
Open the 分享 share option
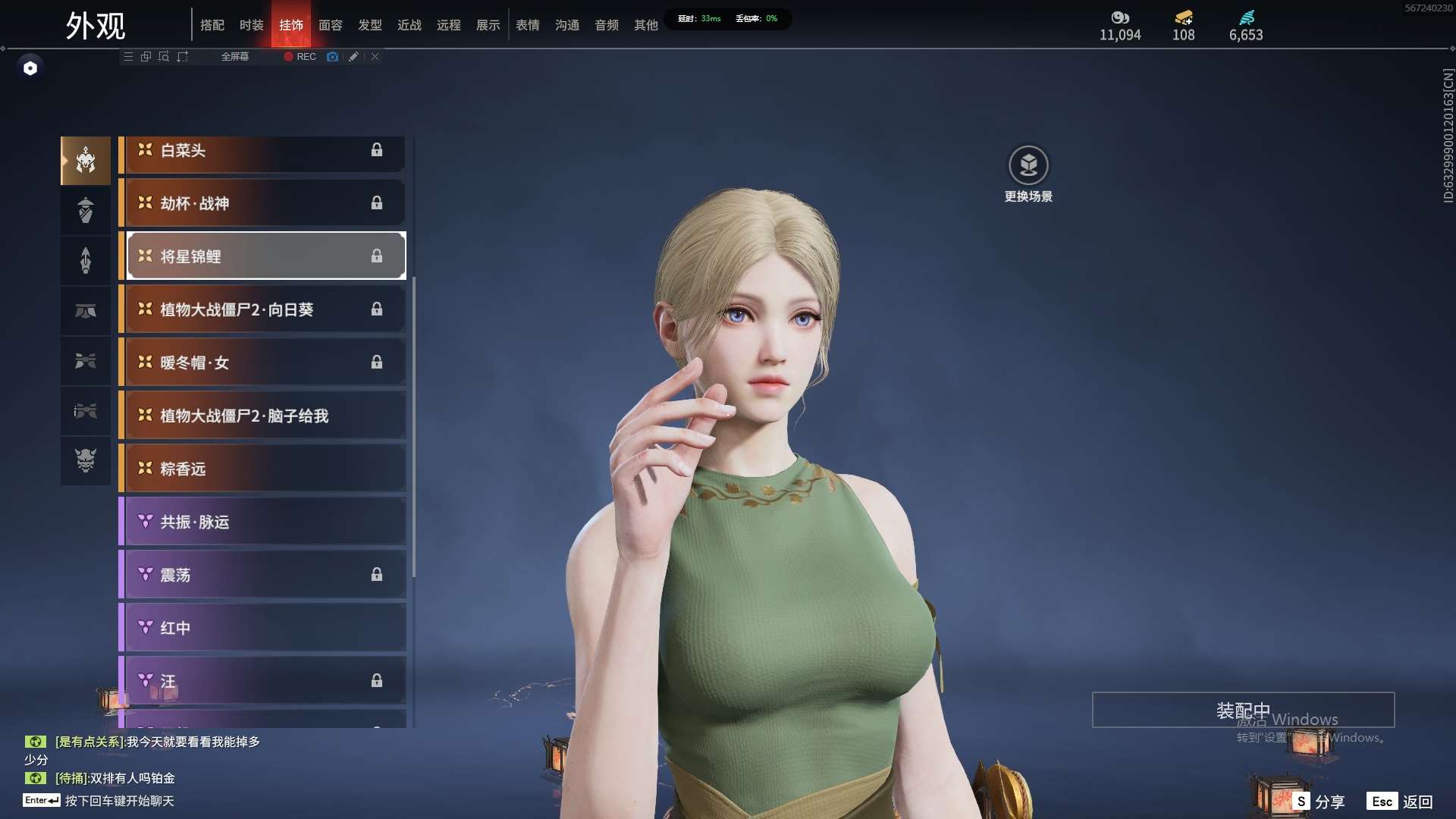1319,802
